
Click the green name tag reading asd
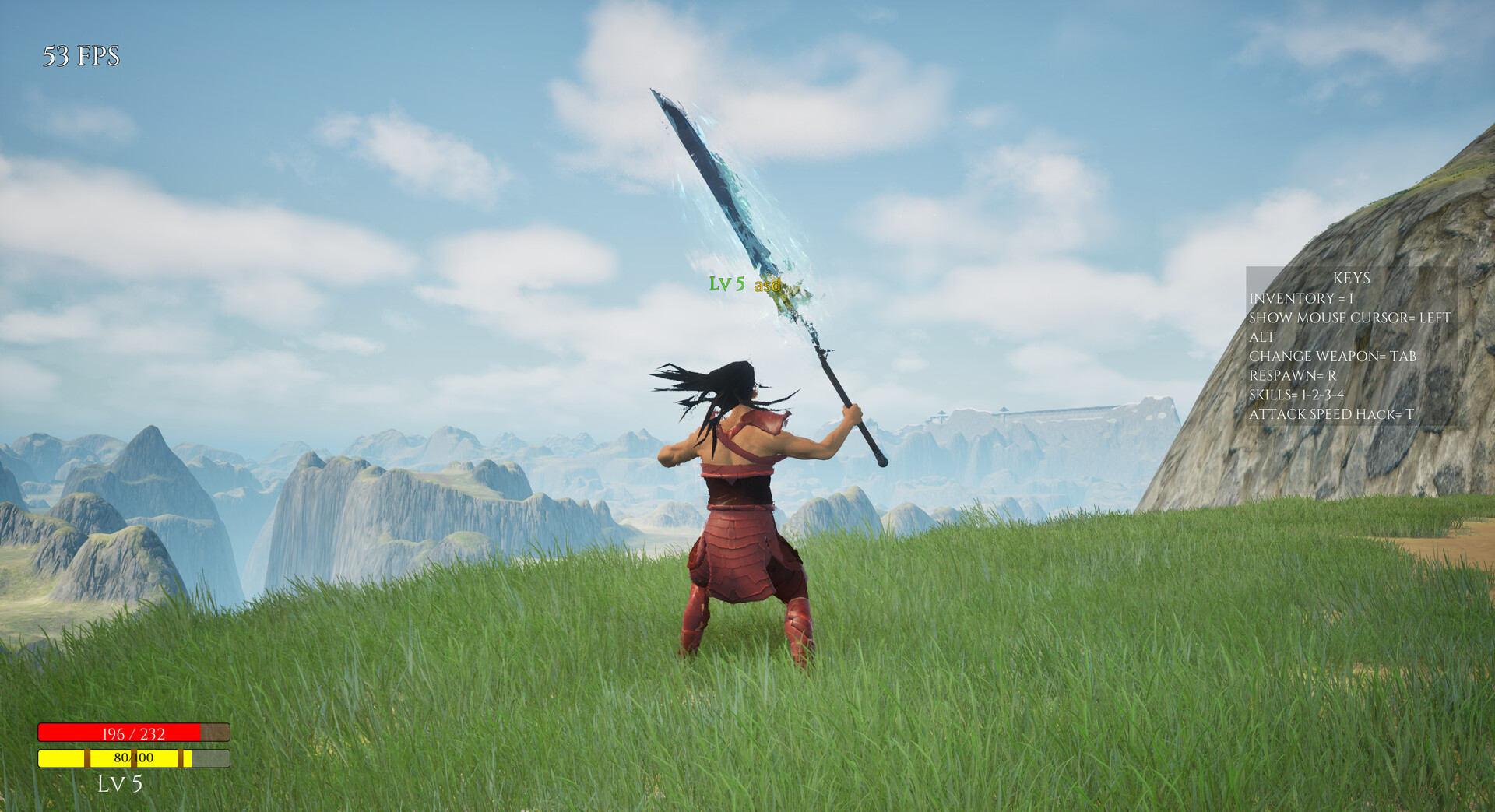768,286
